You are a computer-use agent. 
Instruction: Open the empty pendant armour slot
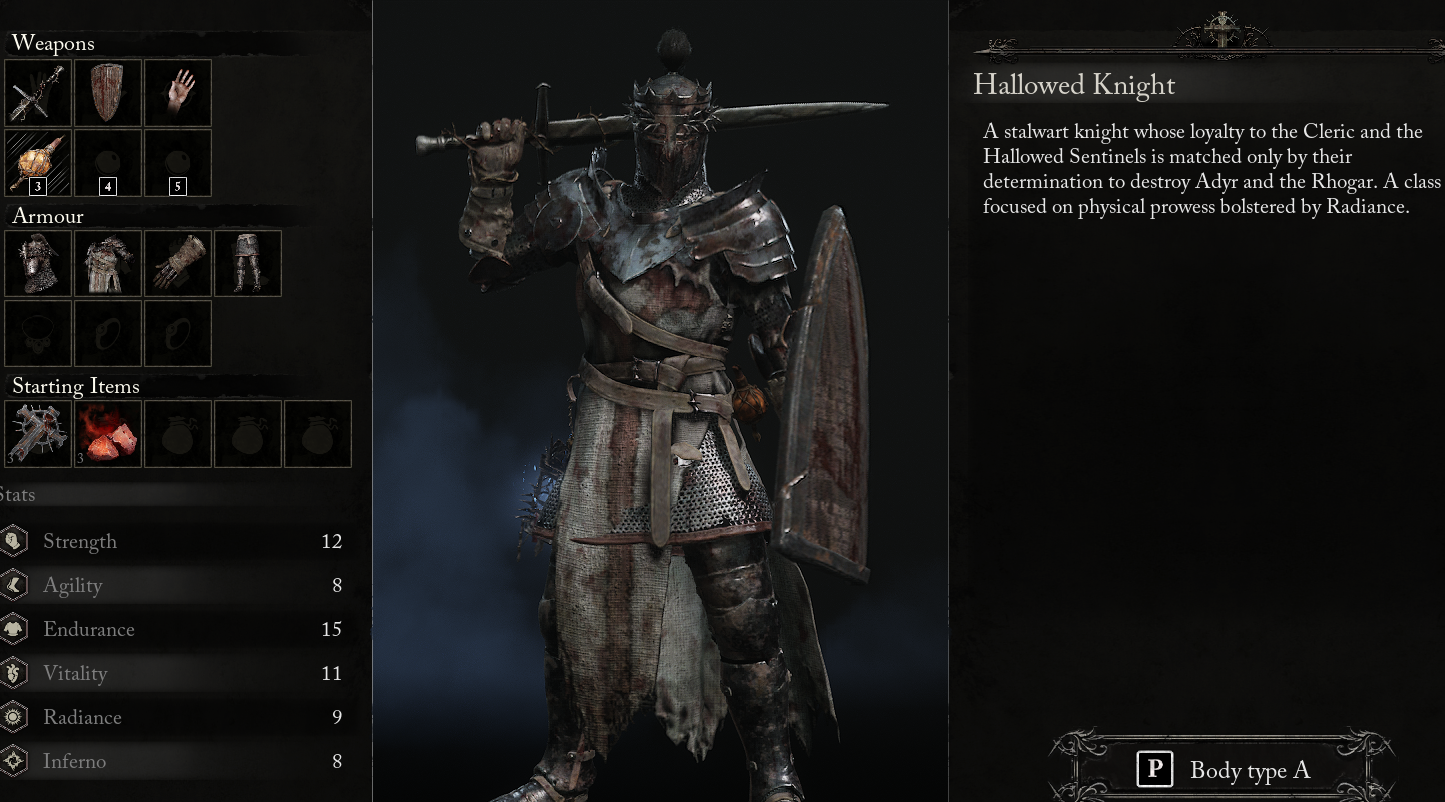click(38, 333)
